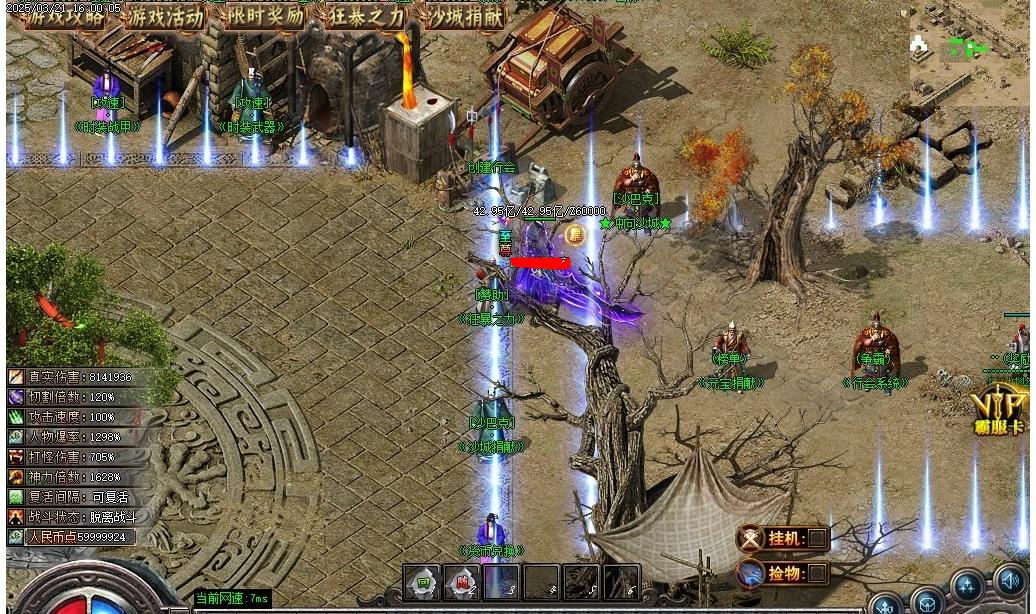Open the 狂暴之力 top menu button
Image resolution: width=1036 pixels, height=614 pixels.
click(365, 16)
